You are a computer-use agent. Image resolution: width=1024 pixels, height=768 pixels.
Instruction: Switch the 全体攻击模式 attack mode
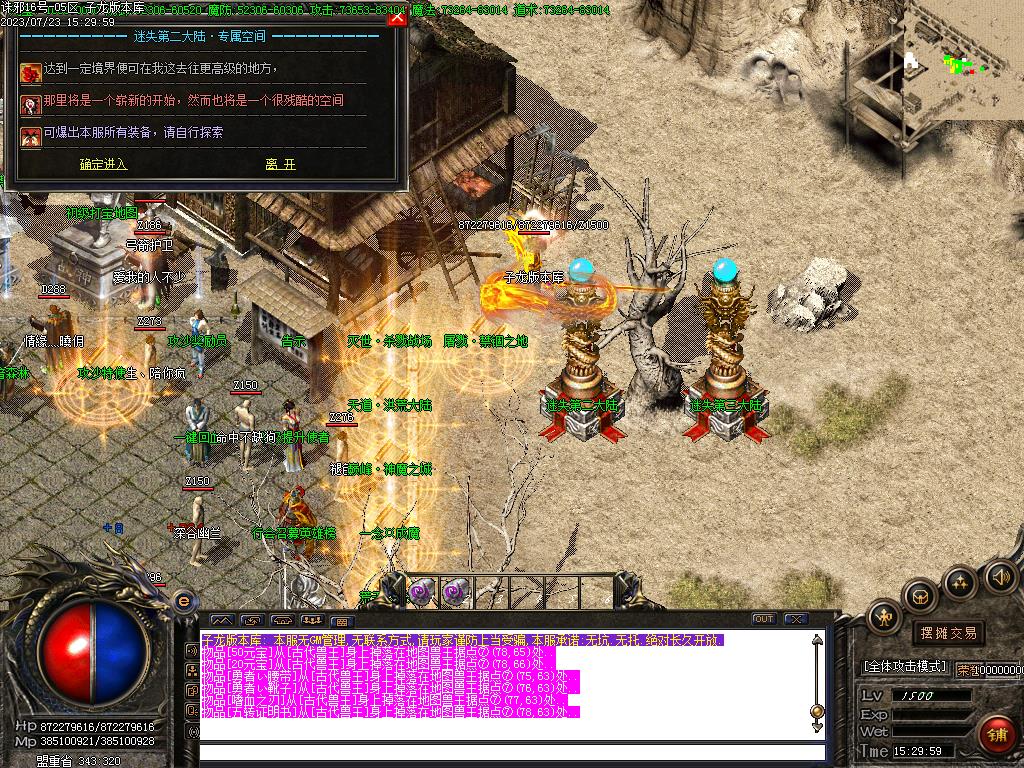pyautogui.click(x=904, y=666)
